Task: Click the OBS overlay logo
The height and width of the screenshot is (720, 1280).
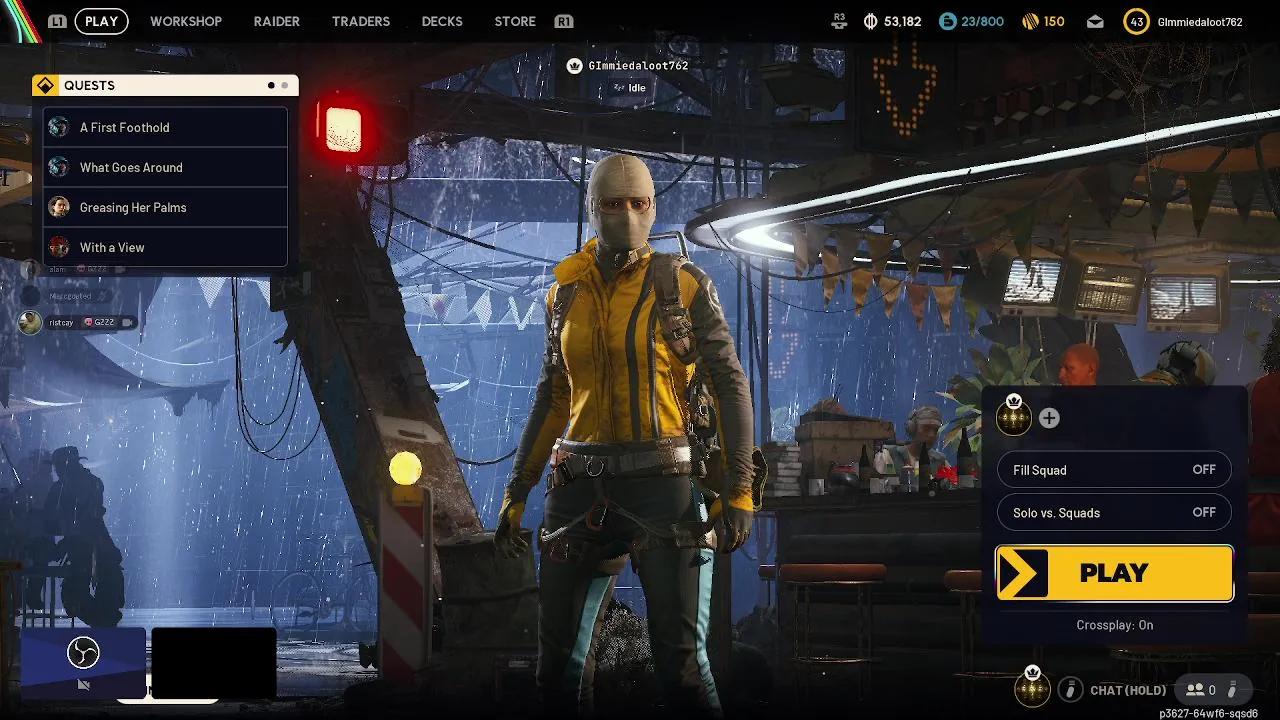Action: pos(83,654)
